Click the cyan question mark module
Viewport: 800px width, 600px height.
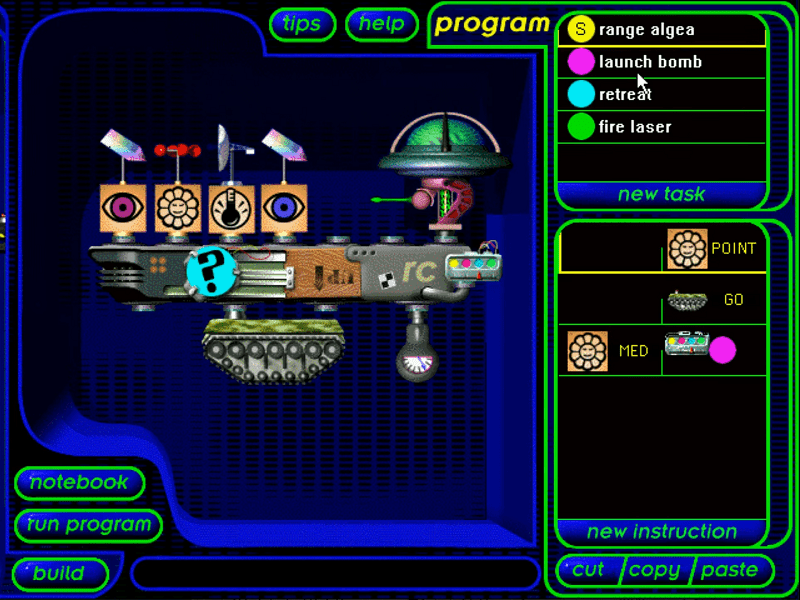[212, 271]
